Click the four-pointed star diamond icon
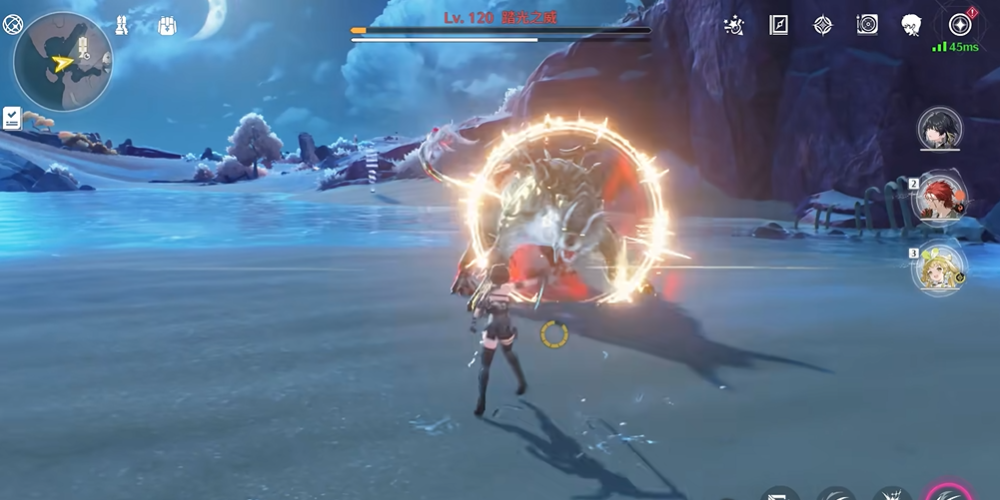This screenshot has width=1000, height=500. click(x=822, y=25)
